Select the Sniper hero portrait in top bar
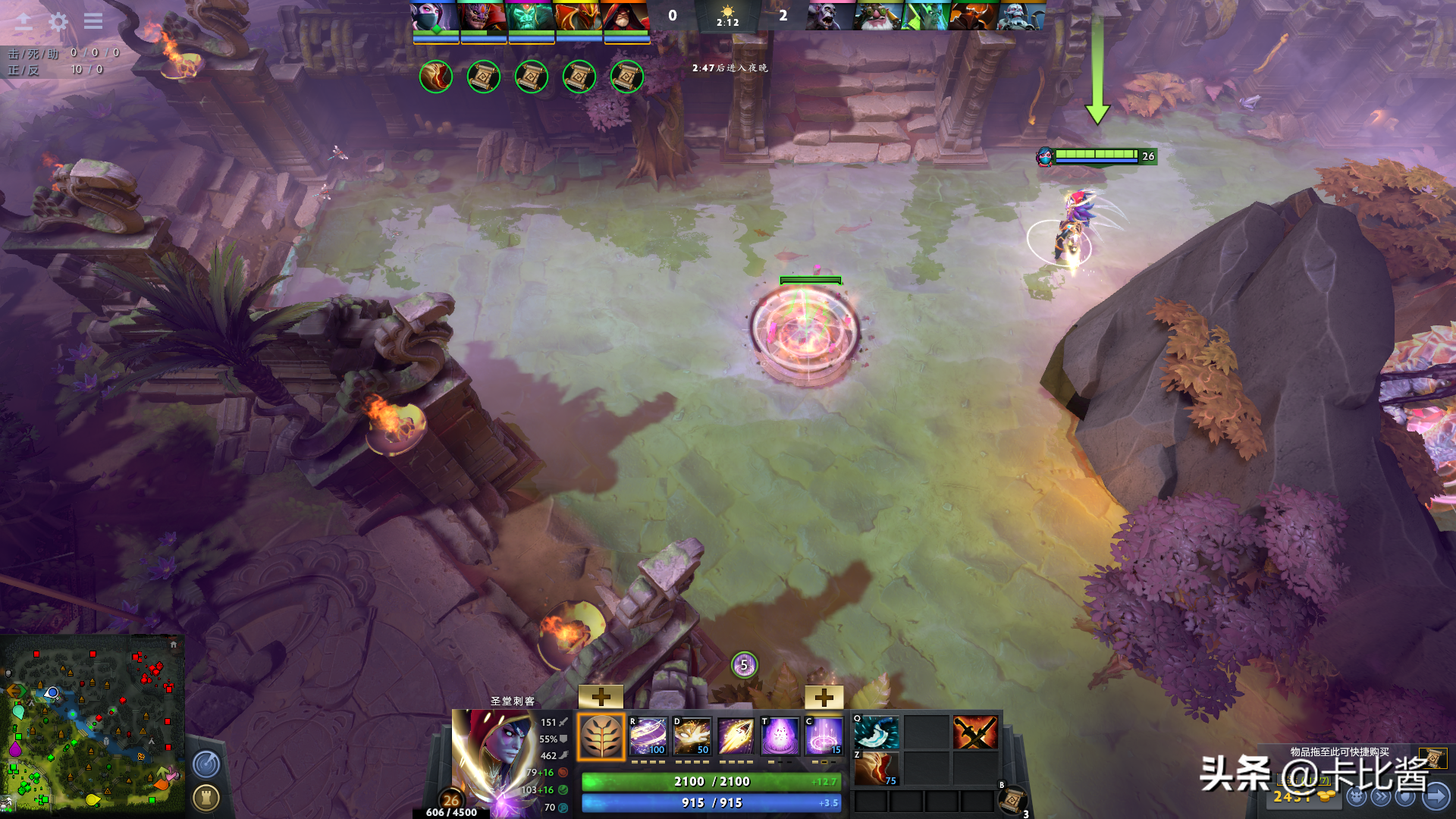 click(877, 16)
